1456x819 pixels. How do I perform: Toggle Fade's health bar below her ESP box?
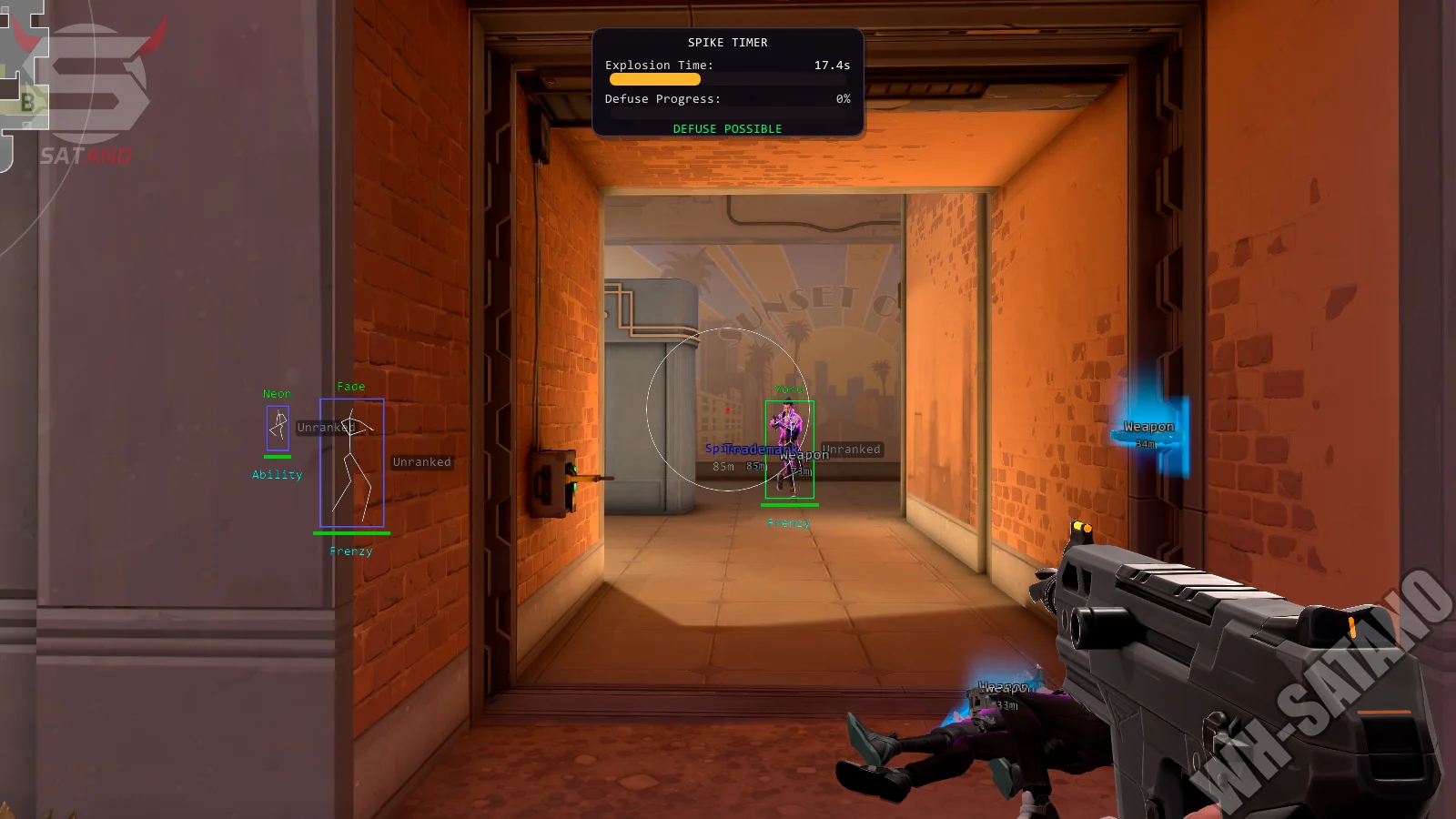tap(351, 533)
